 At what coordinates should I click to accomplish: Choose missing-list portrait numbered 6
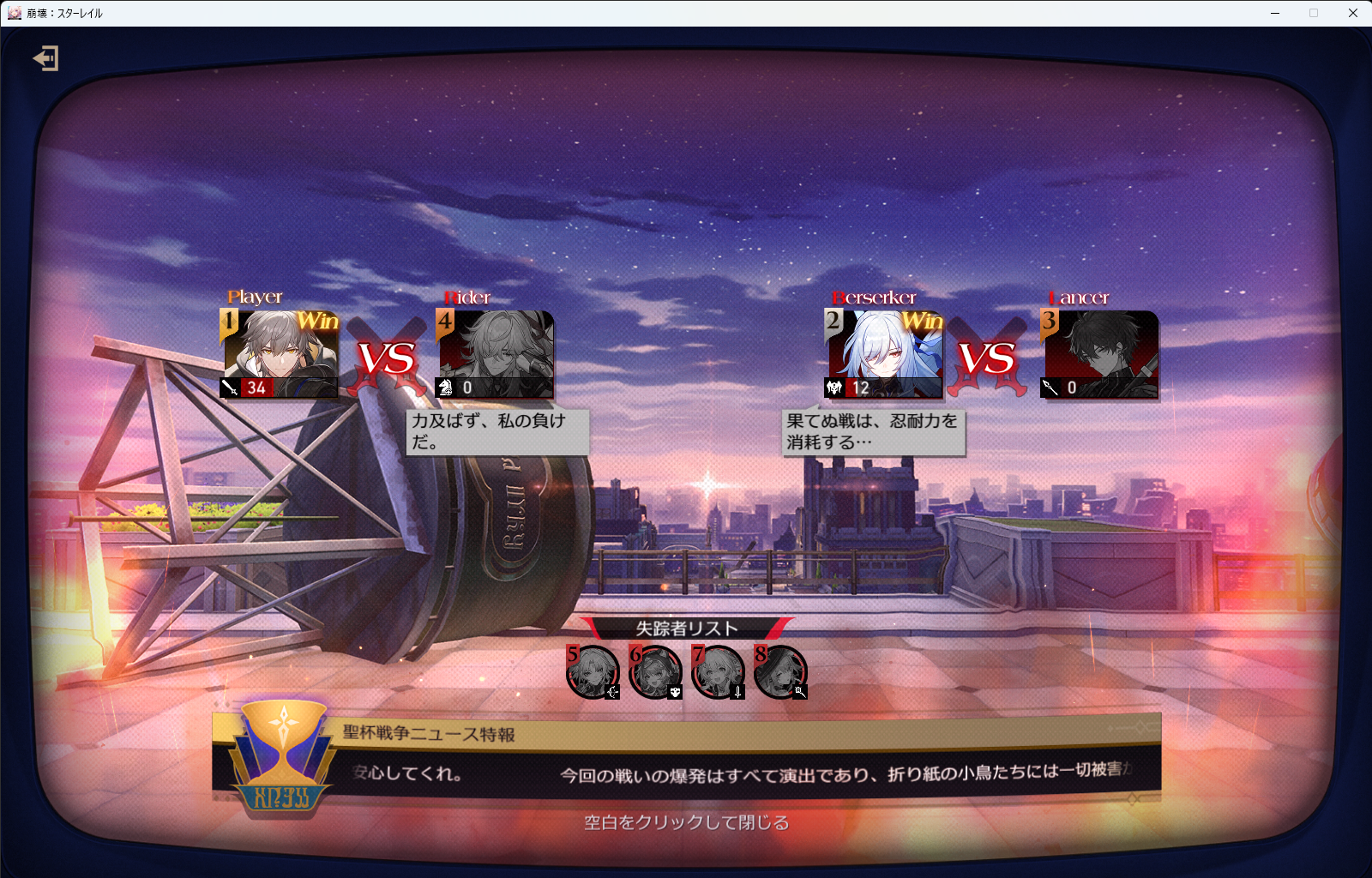click(x=655, y=671)
